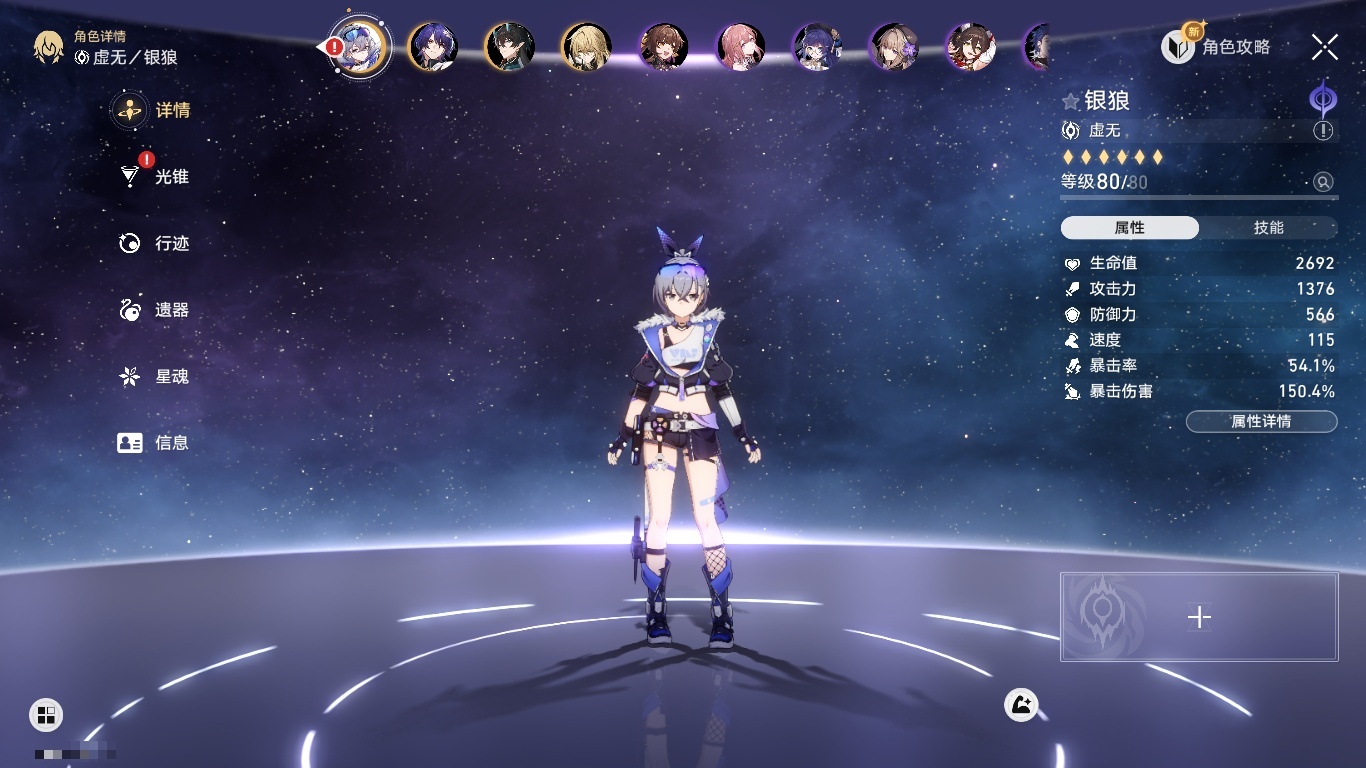This screenshot has width=1366, height=768.
Task: Choose the blonde character portrait
Action: 587,47
